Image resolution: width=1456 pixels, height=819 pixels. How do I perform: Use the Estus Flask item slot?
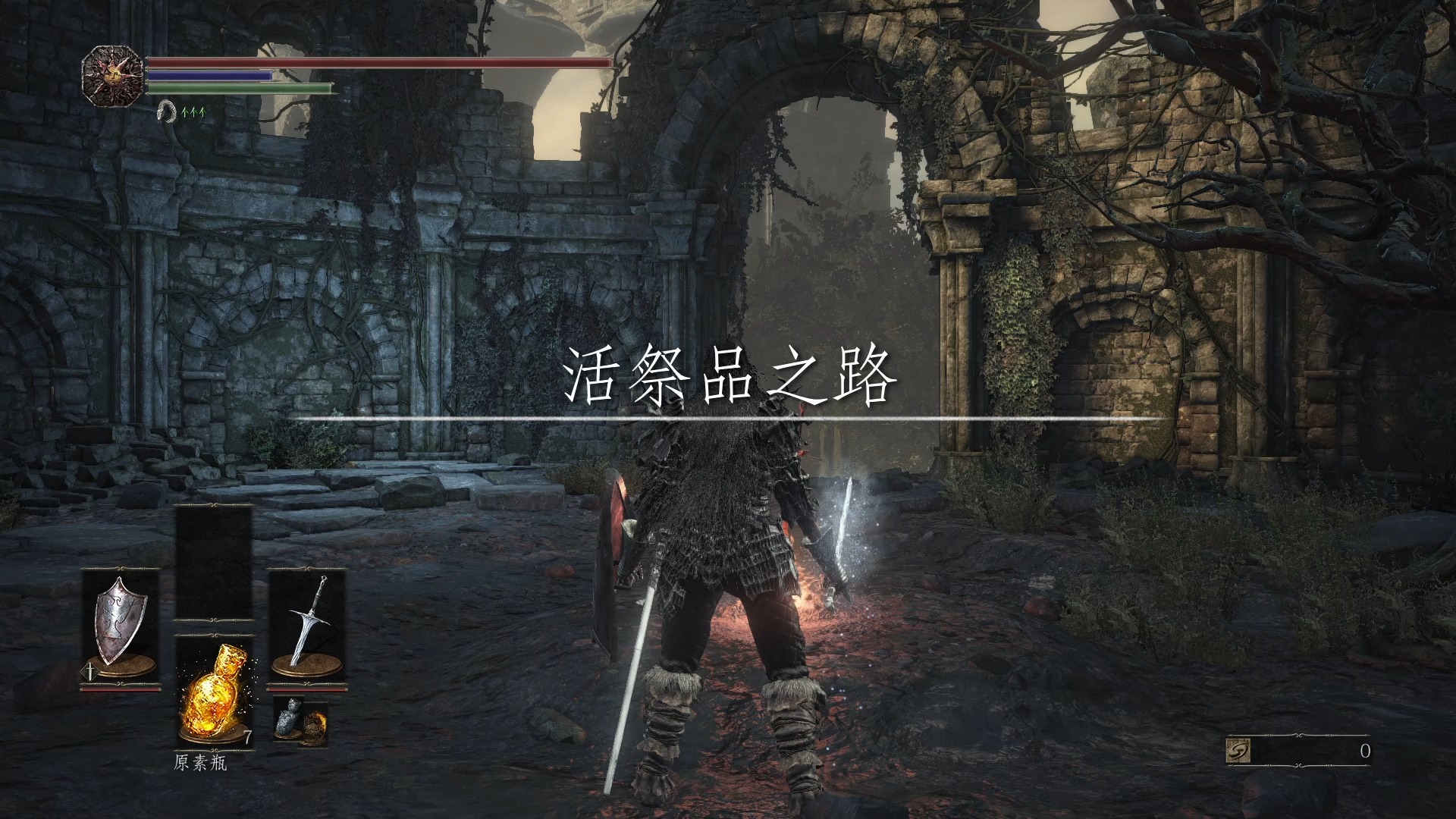point(214,692)
